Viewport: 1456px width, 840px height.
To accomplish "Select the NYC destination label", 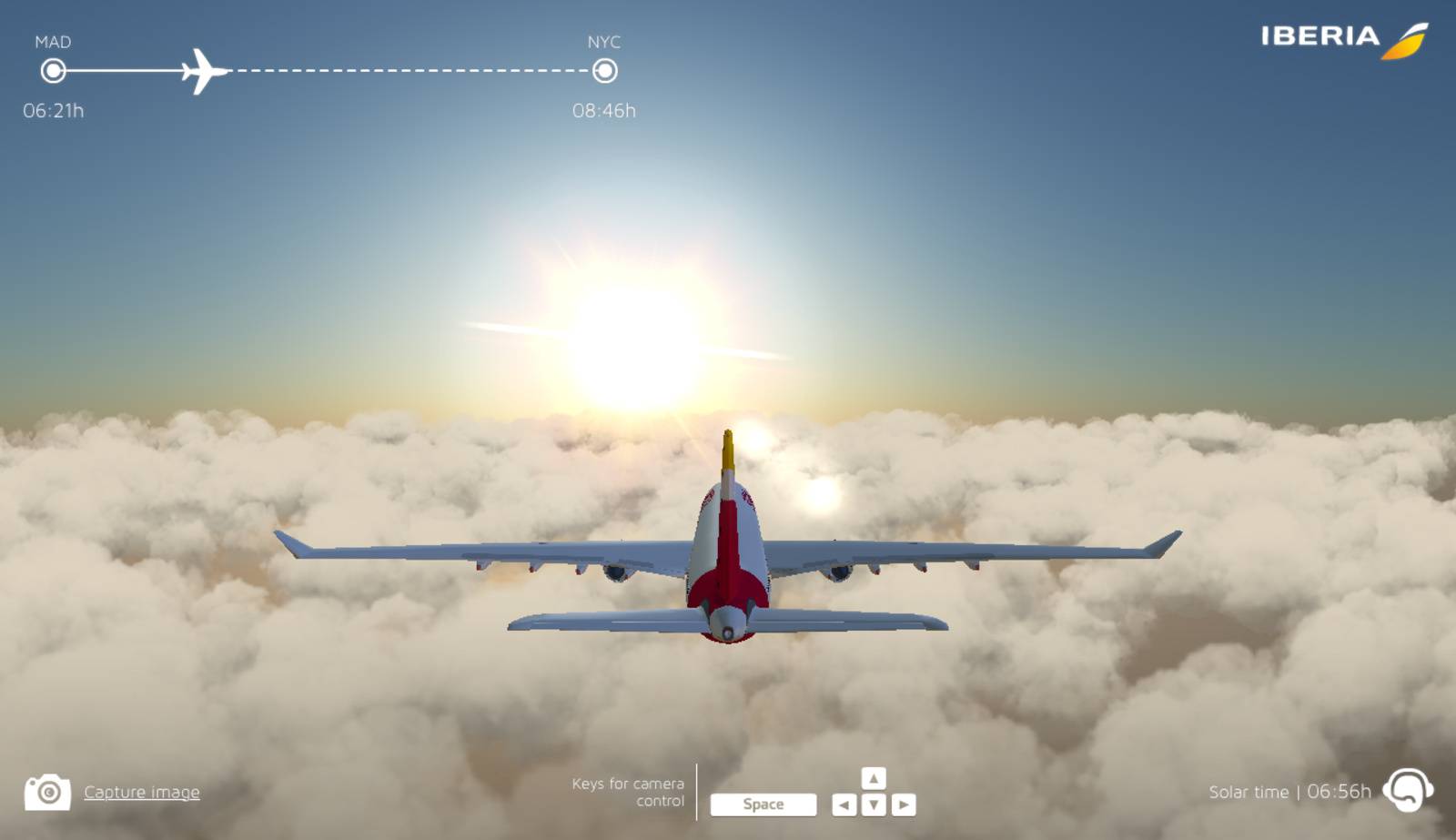I will point(606,40).
